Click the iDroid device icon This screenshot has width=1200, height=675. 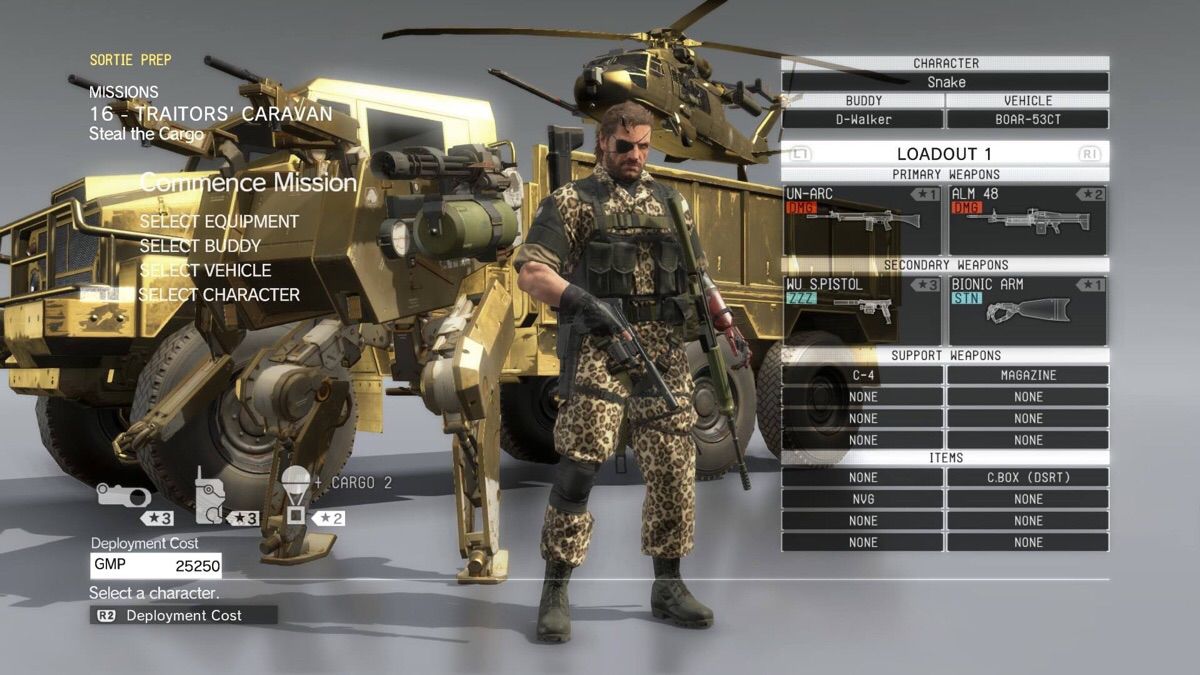point(208,497)
